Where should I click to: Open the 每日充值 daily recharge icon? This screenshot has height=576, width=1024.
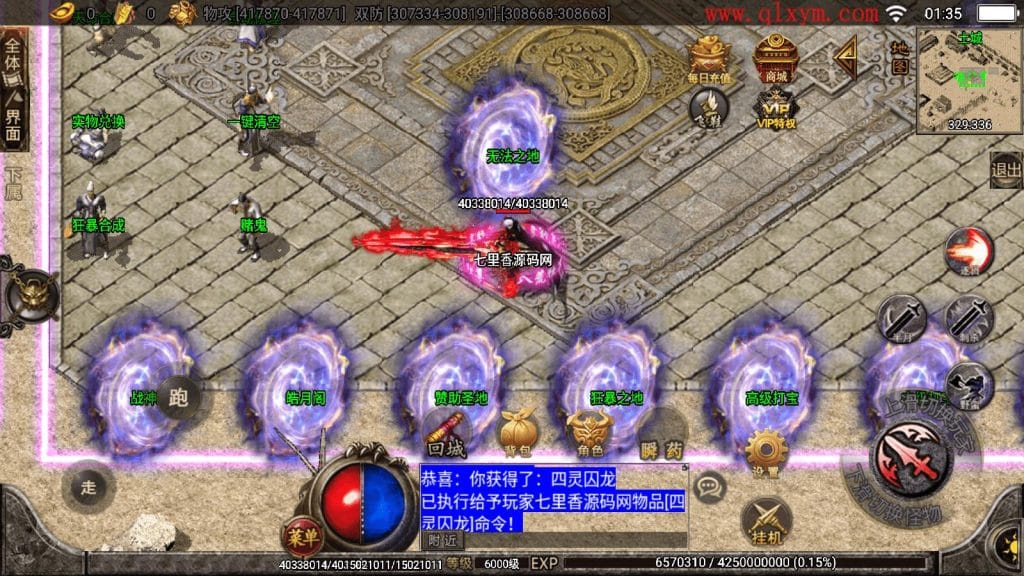pyautogui.click(x=709, y=59)
